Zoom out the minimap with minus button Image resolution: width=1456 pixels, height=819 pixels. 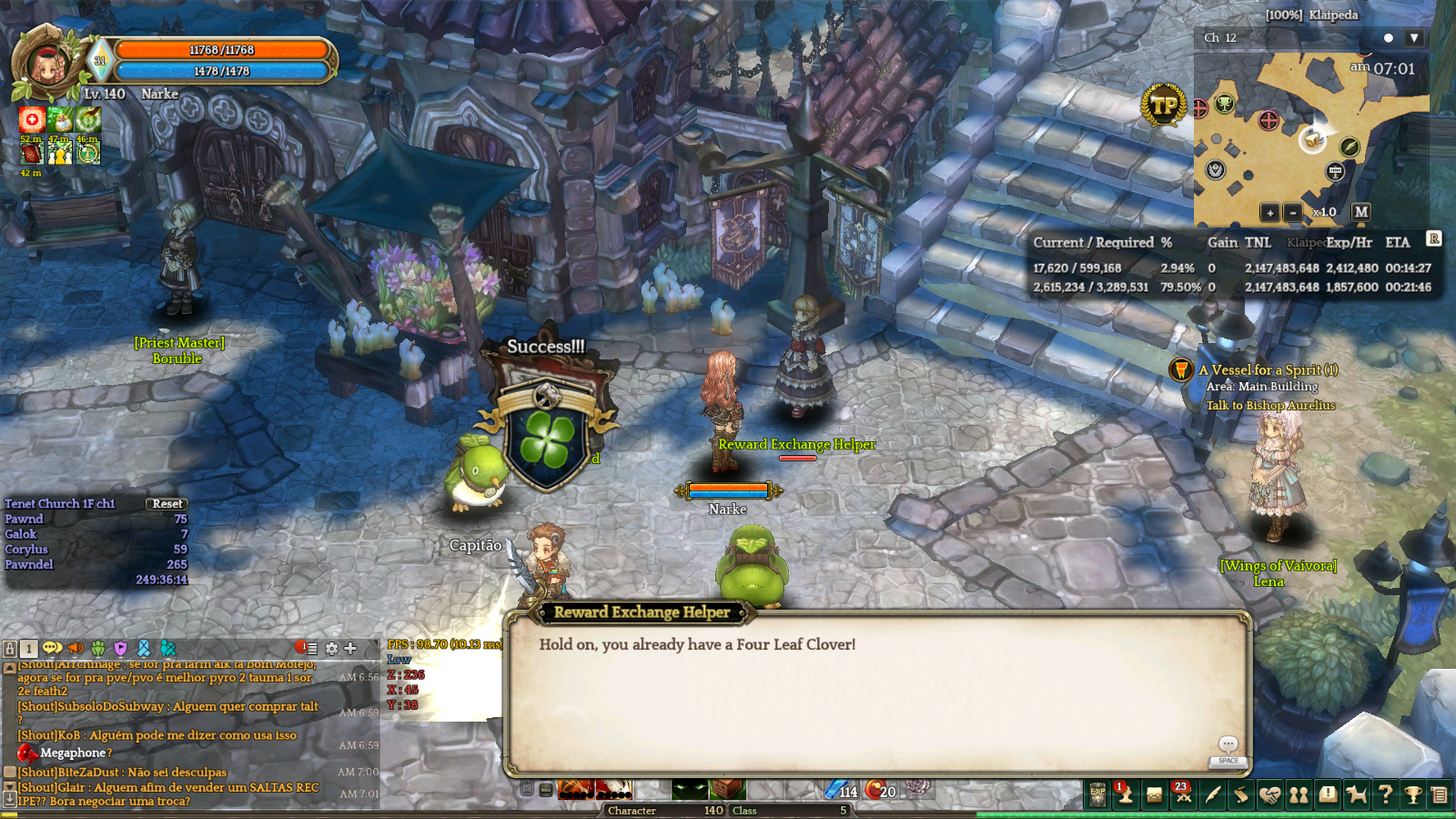point(1292,213)
